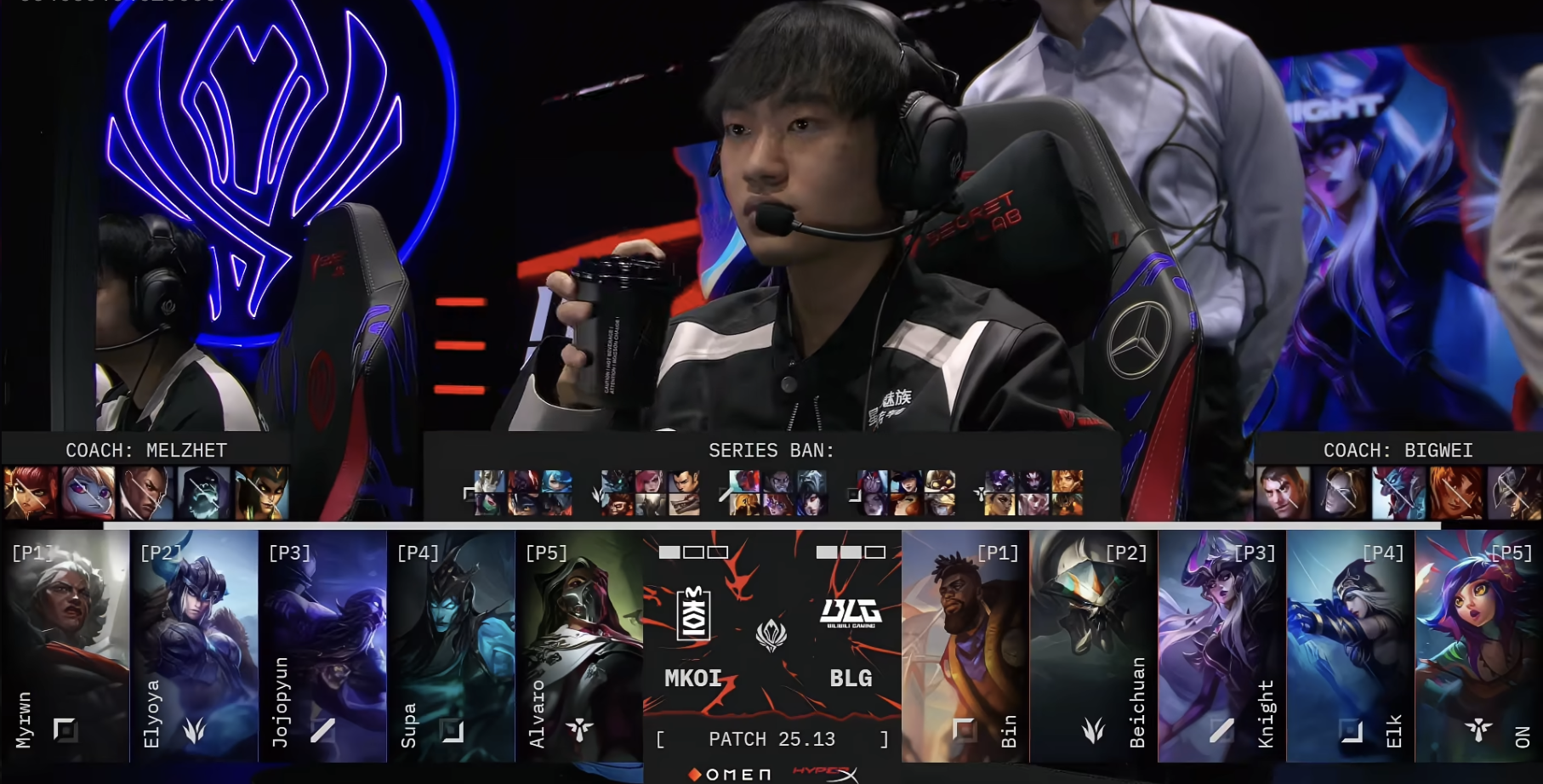
Task: Open Beichuan's P2 champion pick card
Action: [1094, 646]
